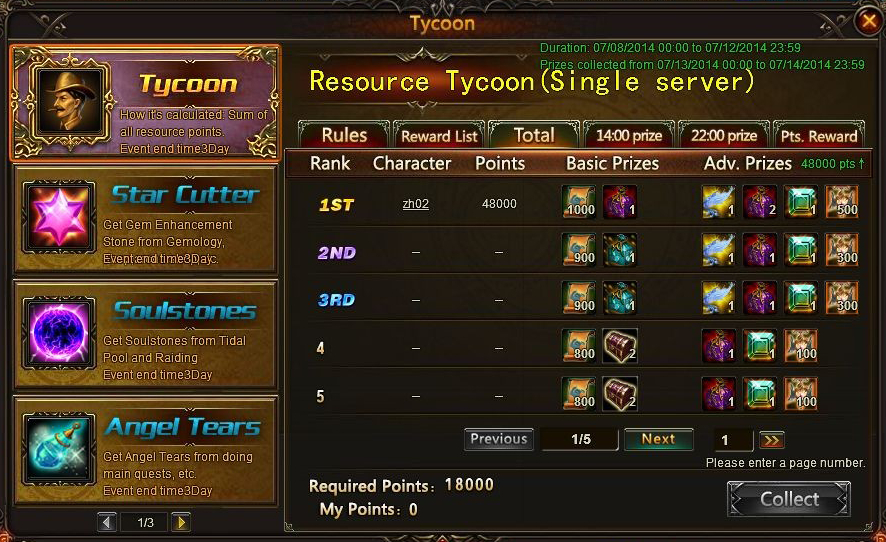
Task: Collect the reward with Collect button
Action: point(789,499)
